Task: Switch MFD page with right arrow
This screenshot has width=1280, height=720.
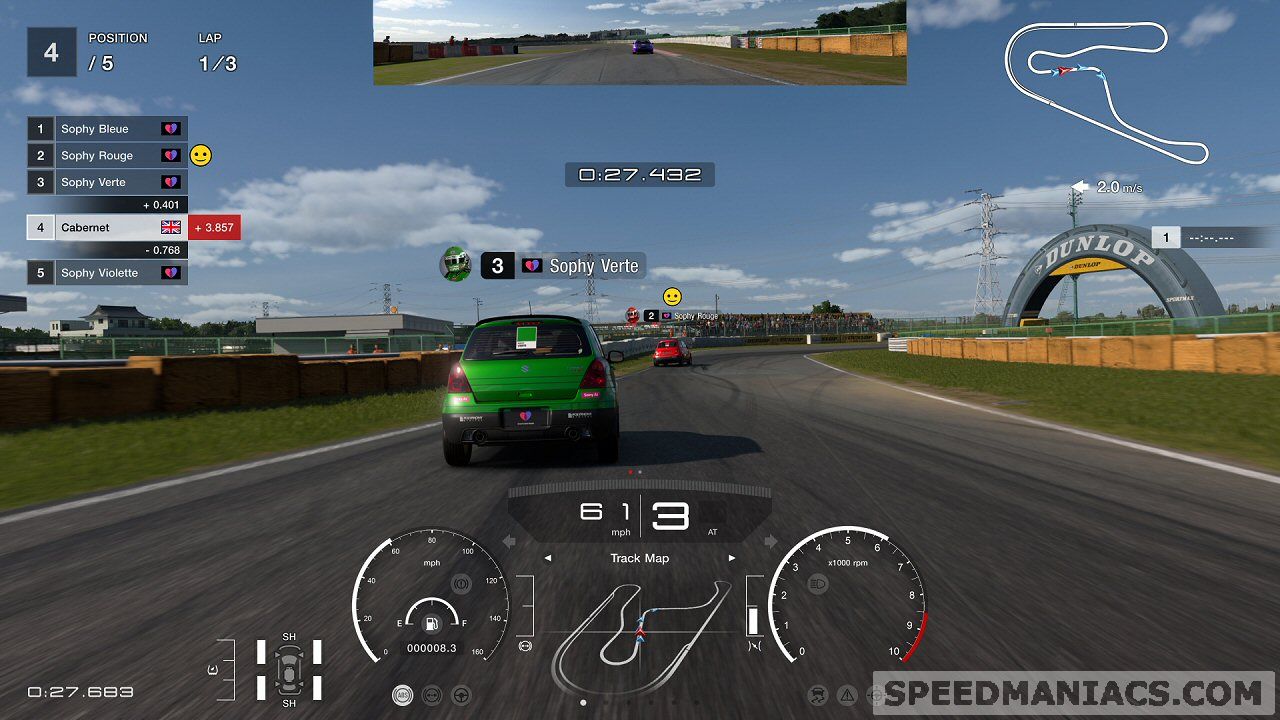Action: pos(732,558)
